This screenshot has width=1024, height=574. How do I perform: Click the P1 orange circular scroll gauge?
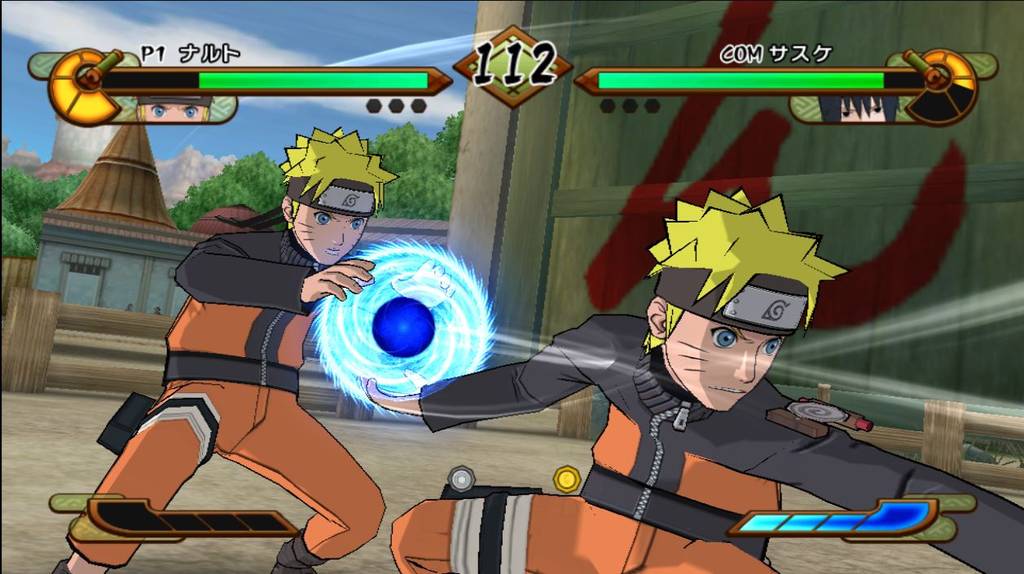coord(84,85)
